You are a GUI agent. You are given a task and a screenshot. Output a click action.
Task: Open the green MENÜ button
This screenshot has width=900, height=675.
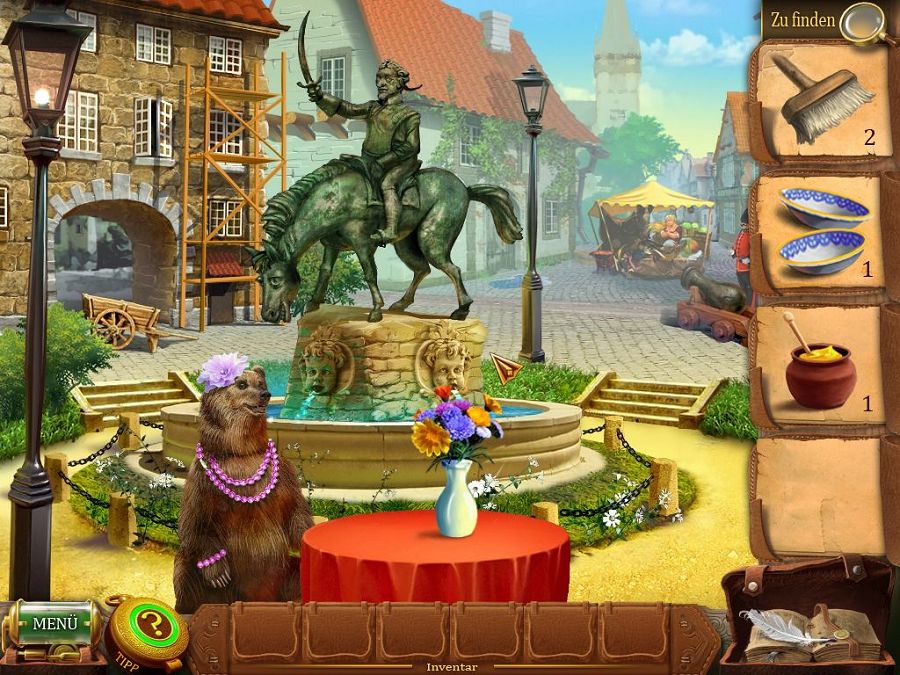[x=54, y=624]
